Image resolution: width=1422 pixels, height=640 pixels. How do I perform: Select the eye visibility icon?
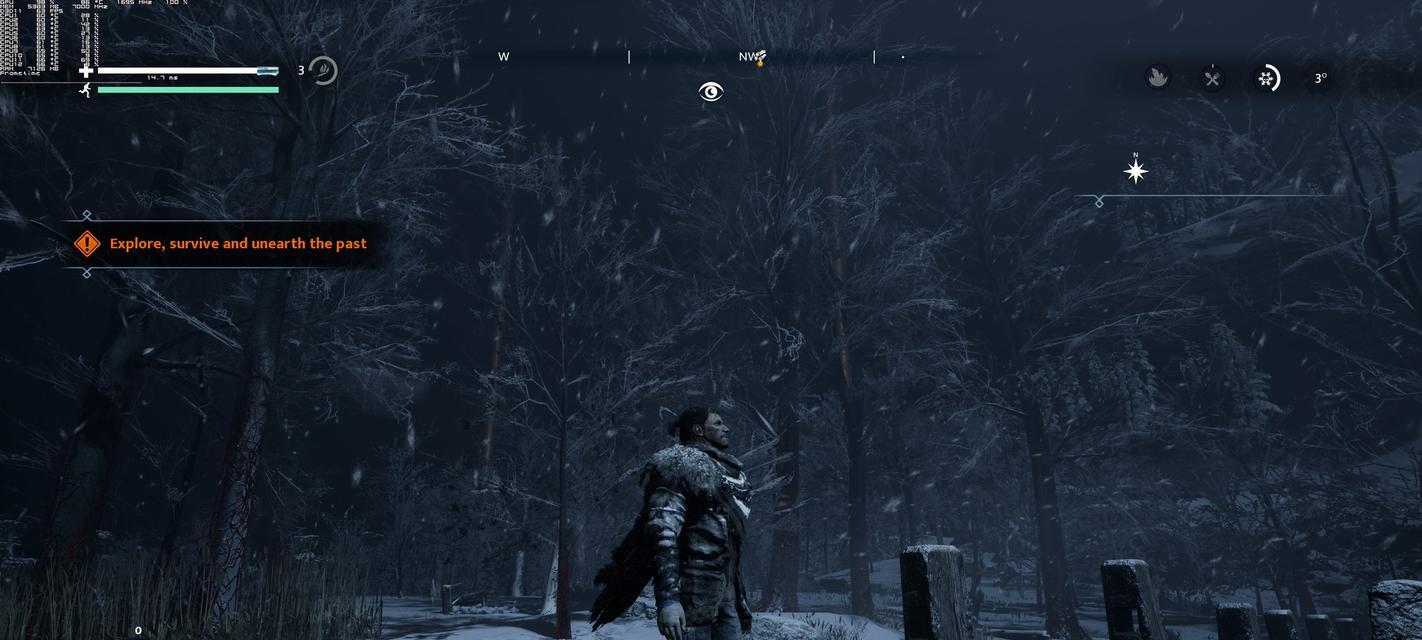710,92
